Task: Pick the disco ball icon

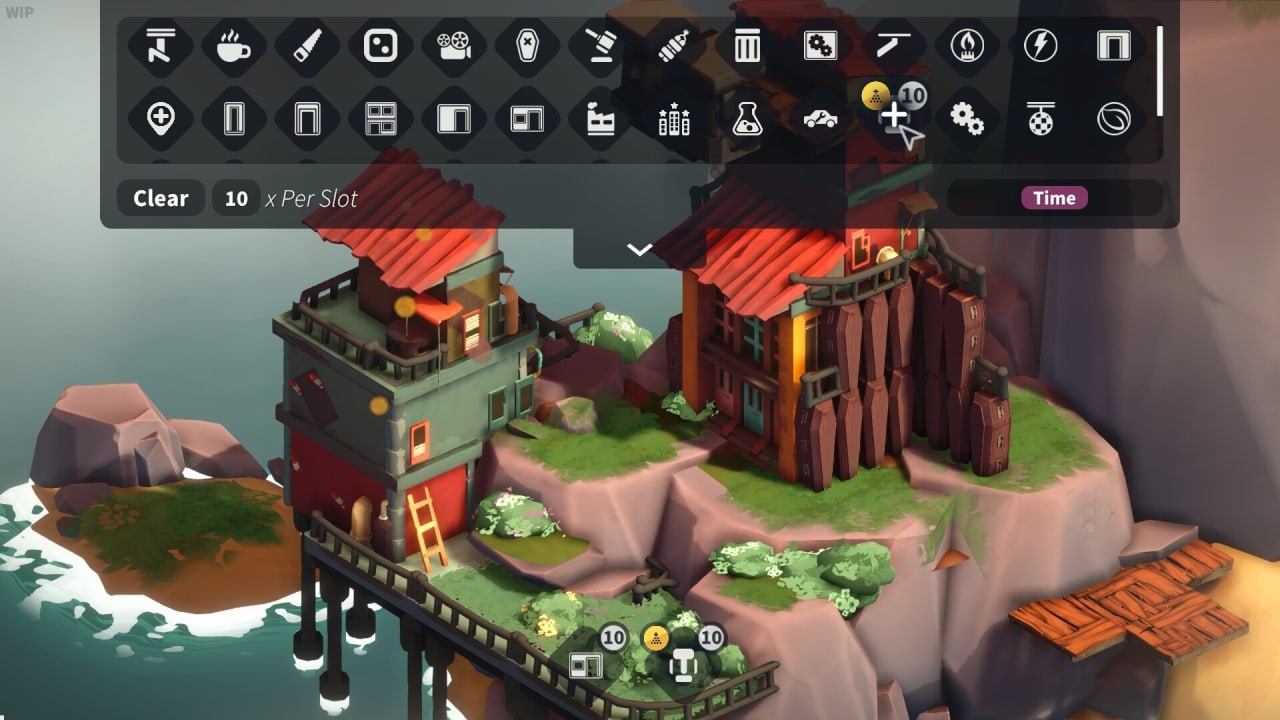Action: coord(1040,119)
